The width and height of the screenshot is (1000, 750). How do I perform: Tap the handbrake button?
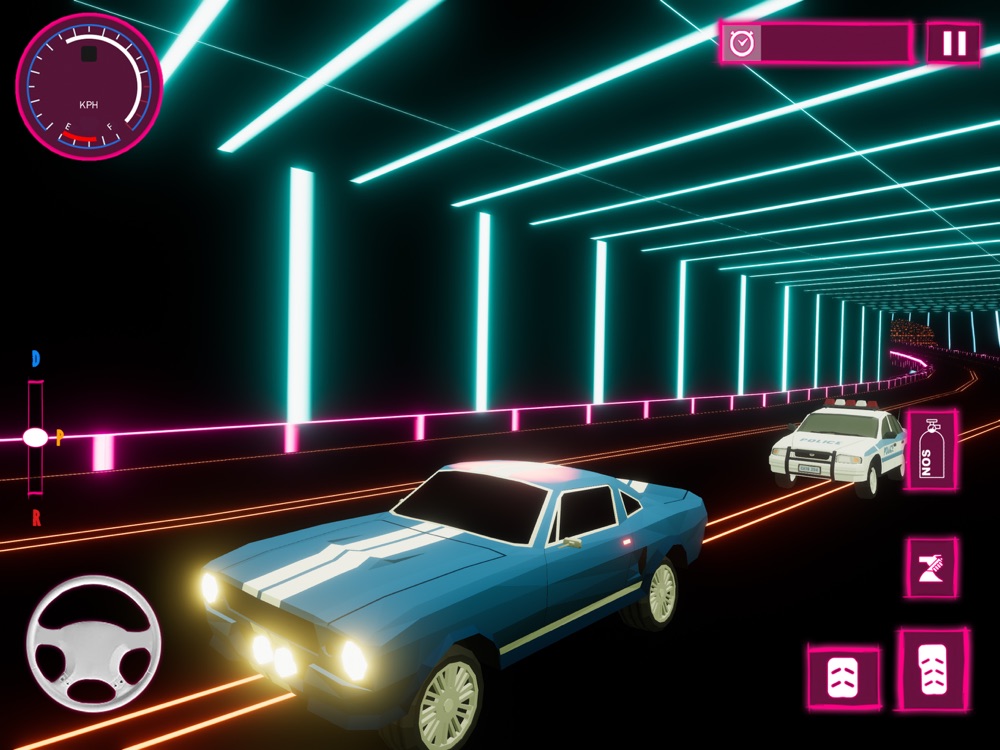pos(931,568)
